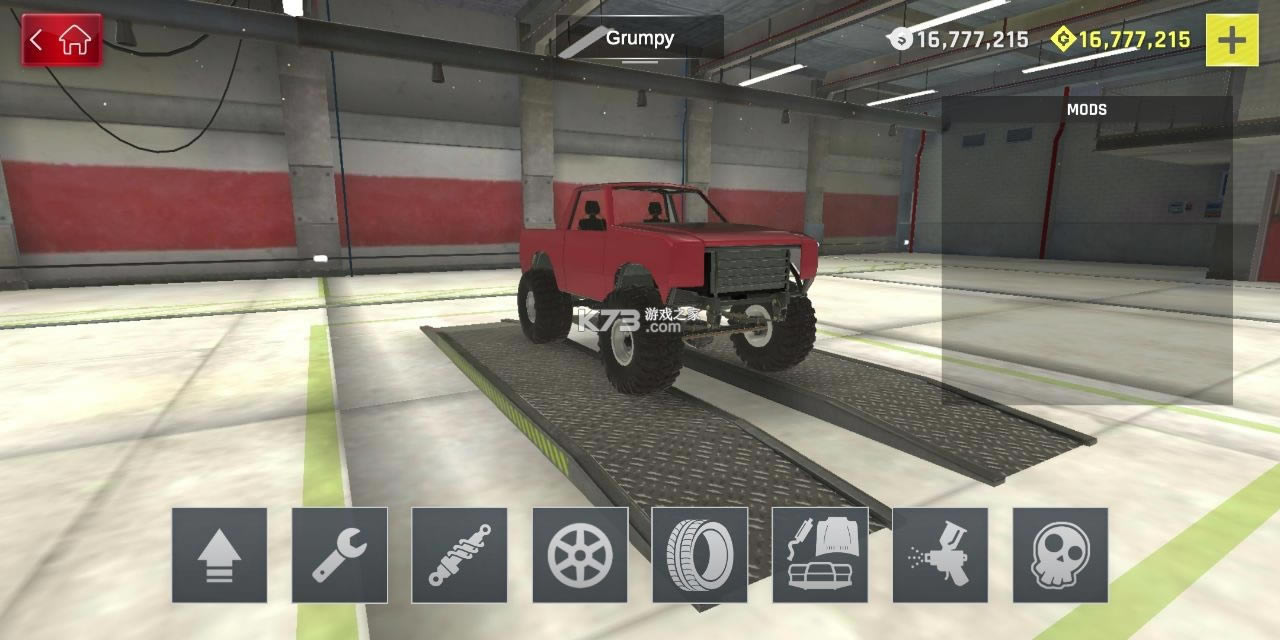
Task: Add more currency with the yellow plus button
Action: (1231, 40)
